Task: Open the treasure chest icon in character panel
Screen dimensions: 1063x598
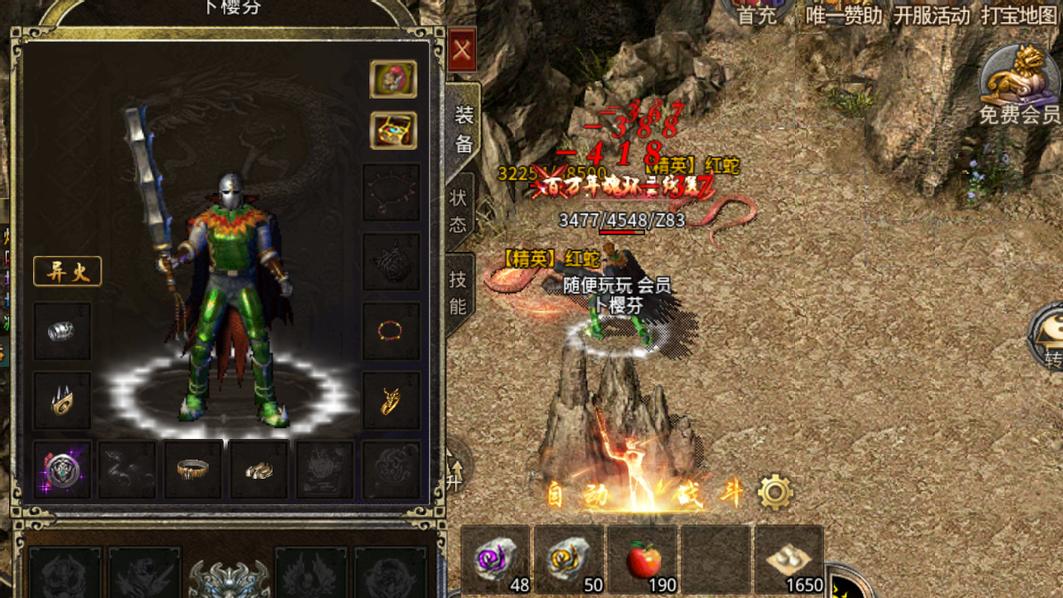Action: [x=393, y=130]
